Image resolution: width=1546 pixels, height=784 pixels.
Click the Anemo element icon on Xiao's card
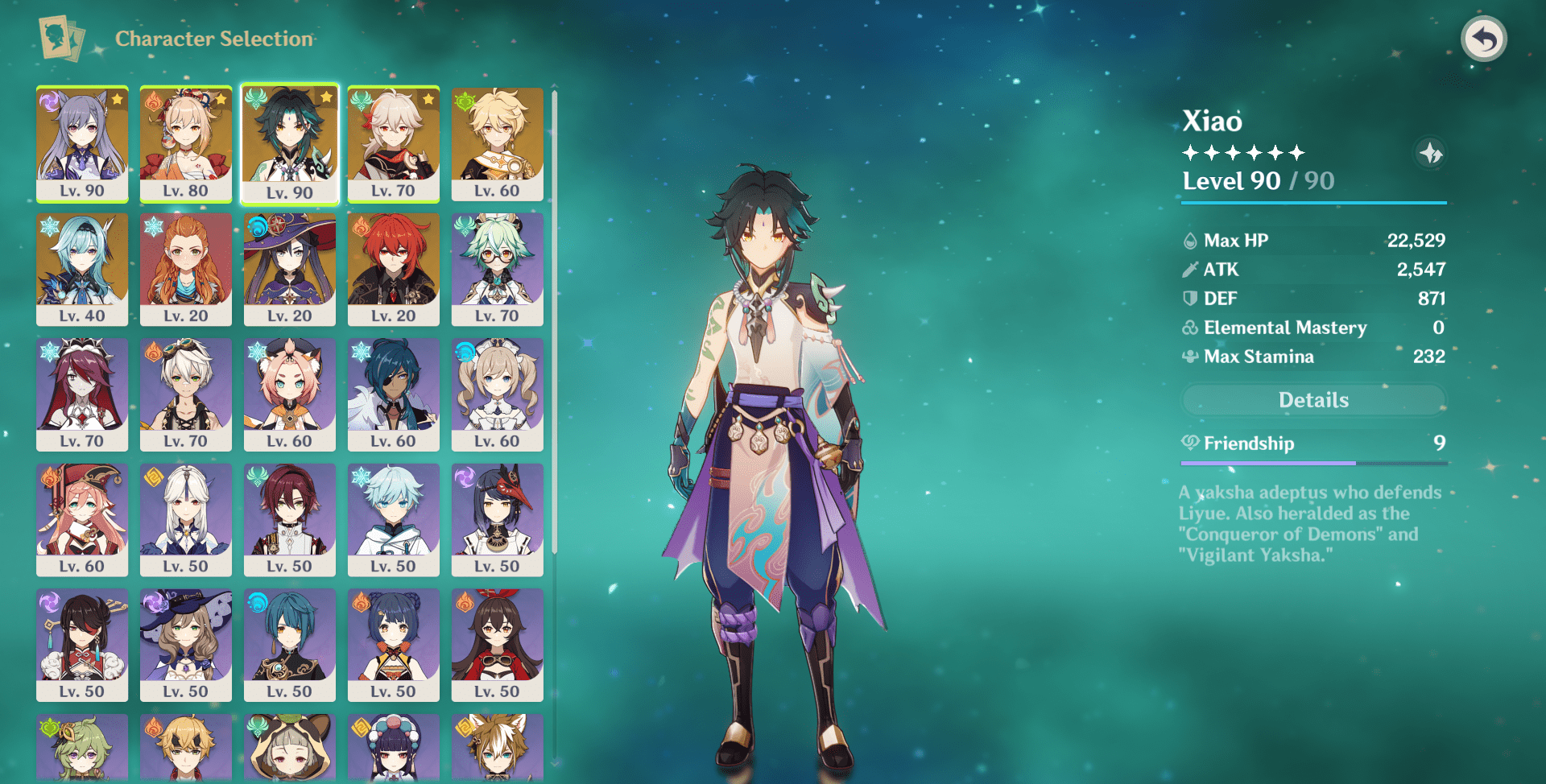(257, 98)
